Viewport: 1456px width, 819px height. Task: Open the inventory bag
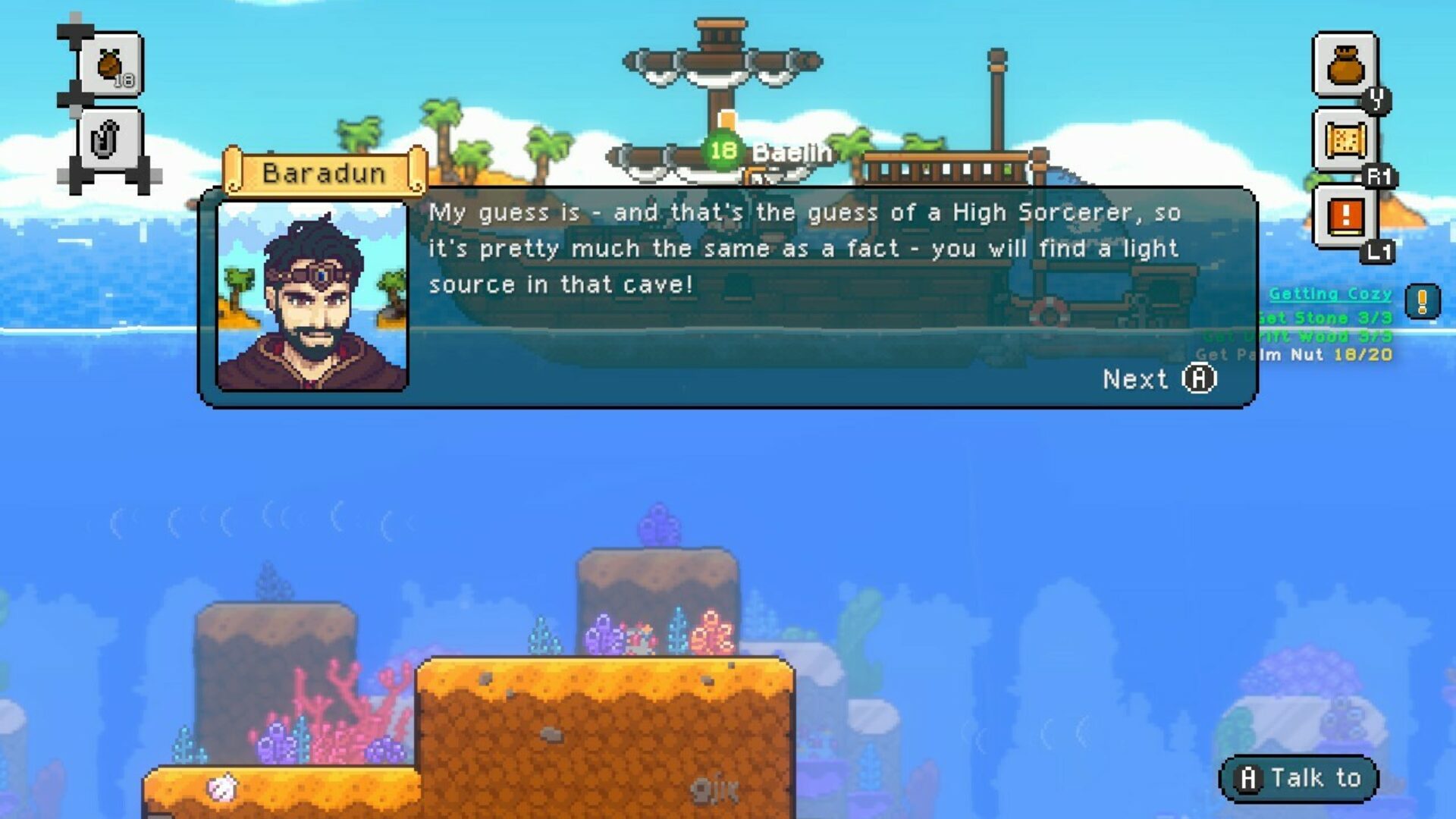(1345, 65)
